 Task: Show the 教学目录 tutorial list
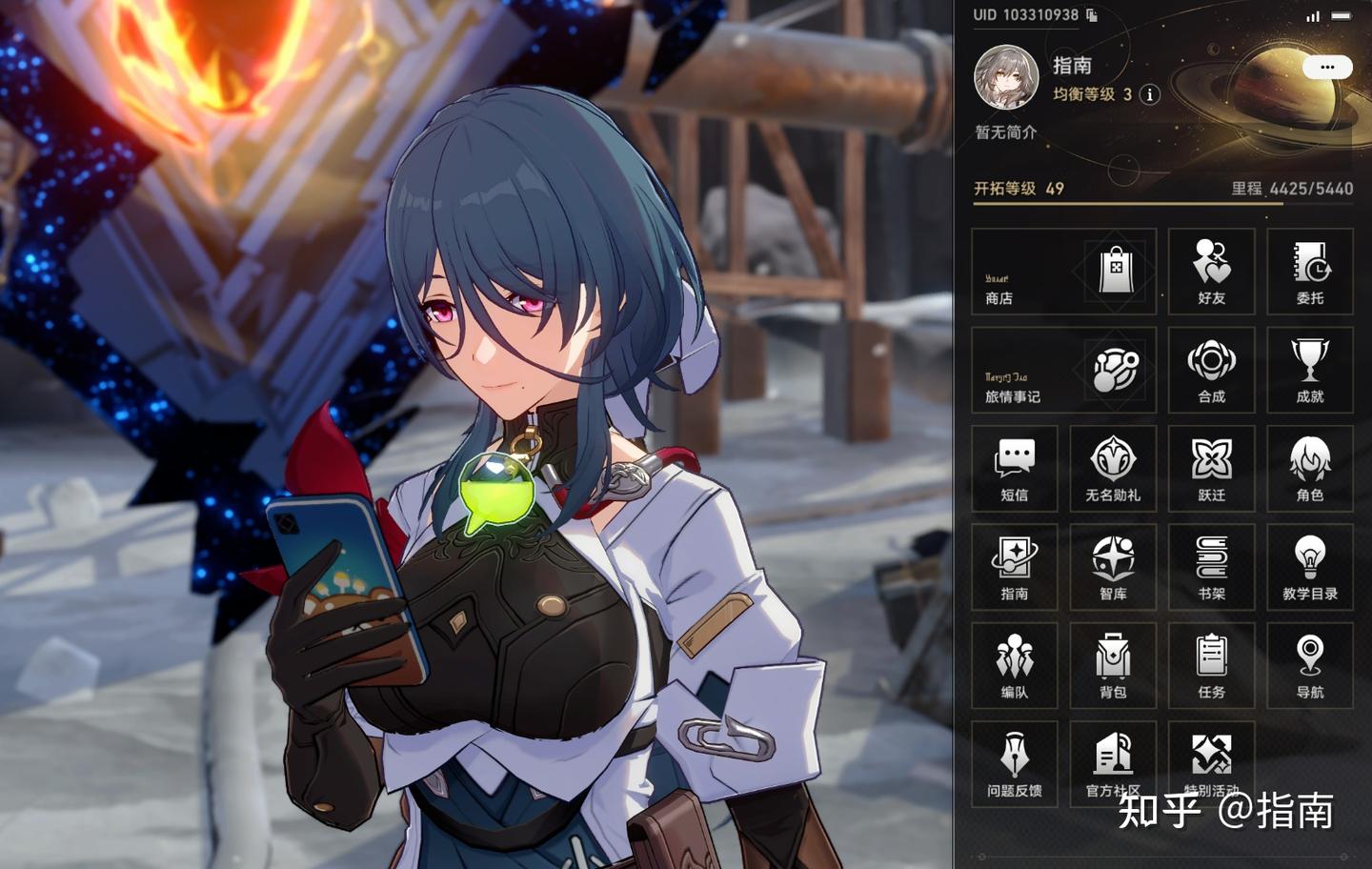click(x=1310, y=567)
